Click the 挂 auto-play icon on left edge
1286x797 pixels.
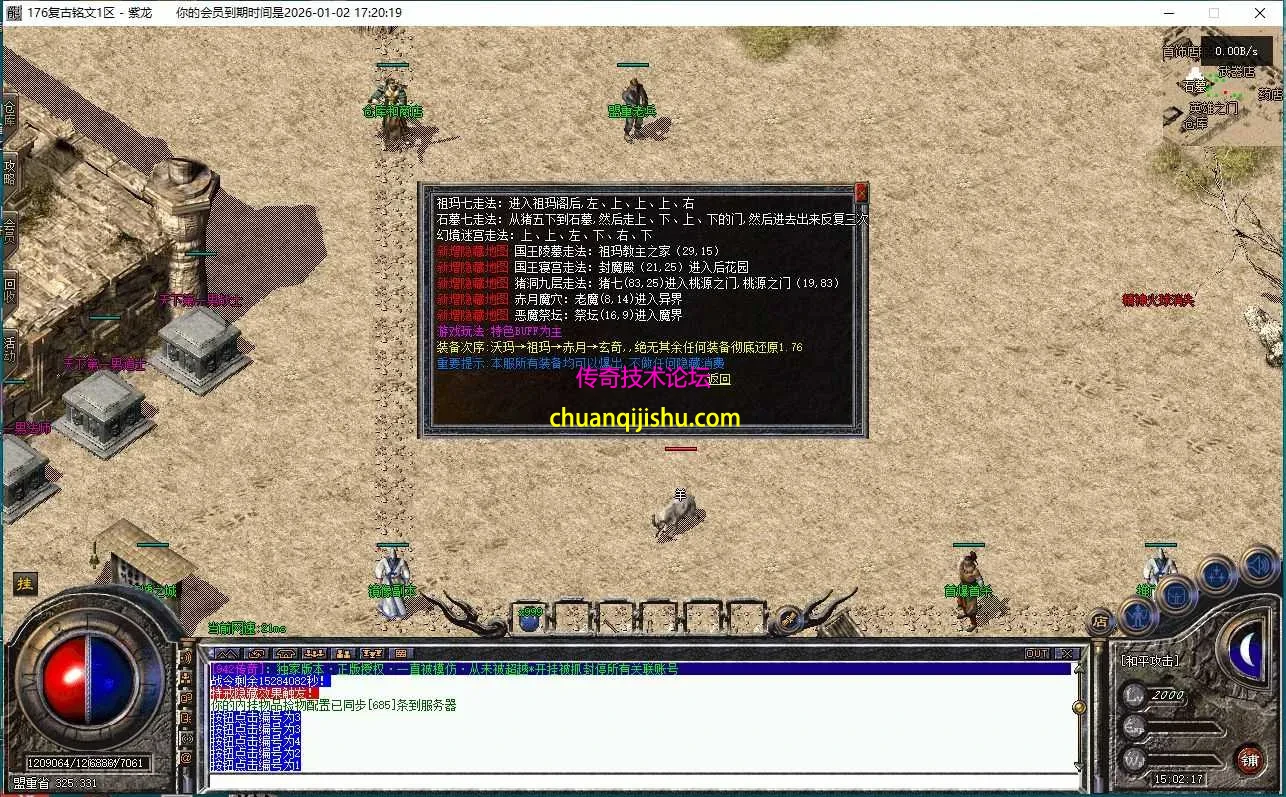(x=24, y=583)
